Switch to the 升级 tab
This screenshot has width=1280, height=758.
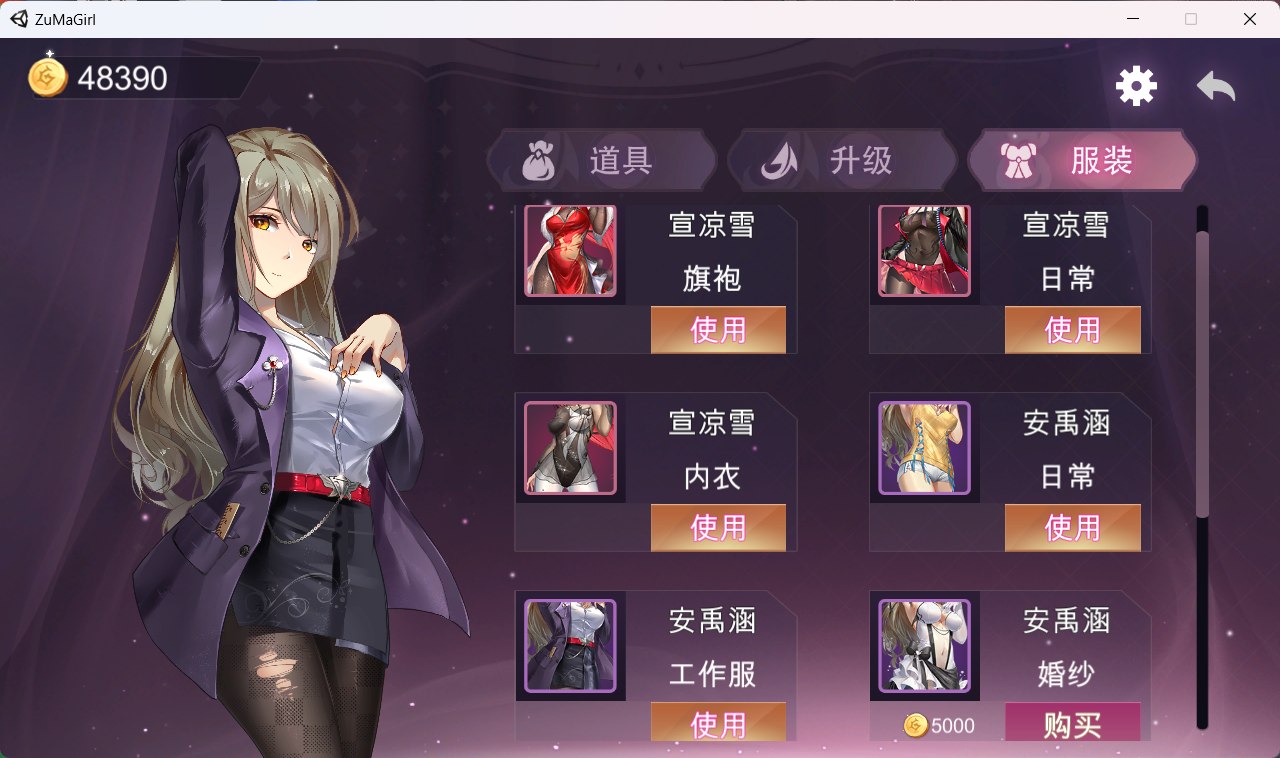843,160
